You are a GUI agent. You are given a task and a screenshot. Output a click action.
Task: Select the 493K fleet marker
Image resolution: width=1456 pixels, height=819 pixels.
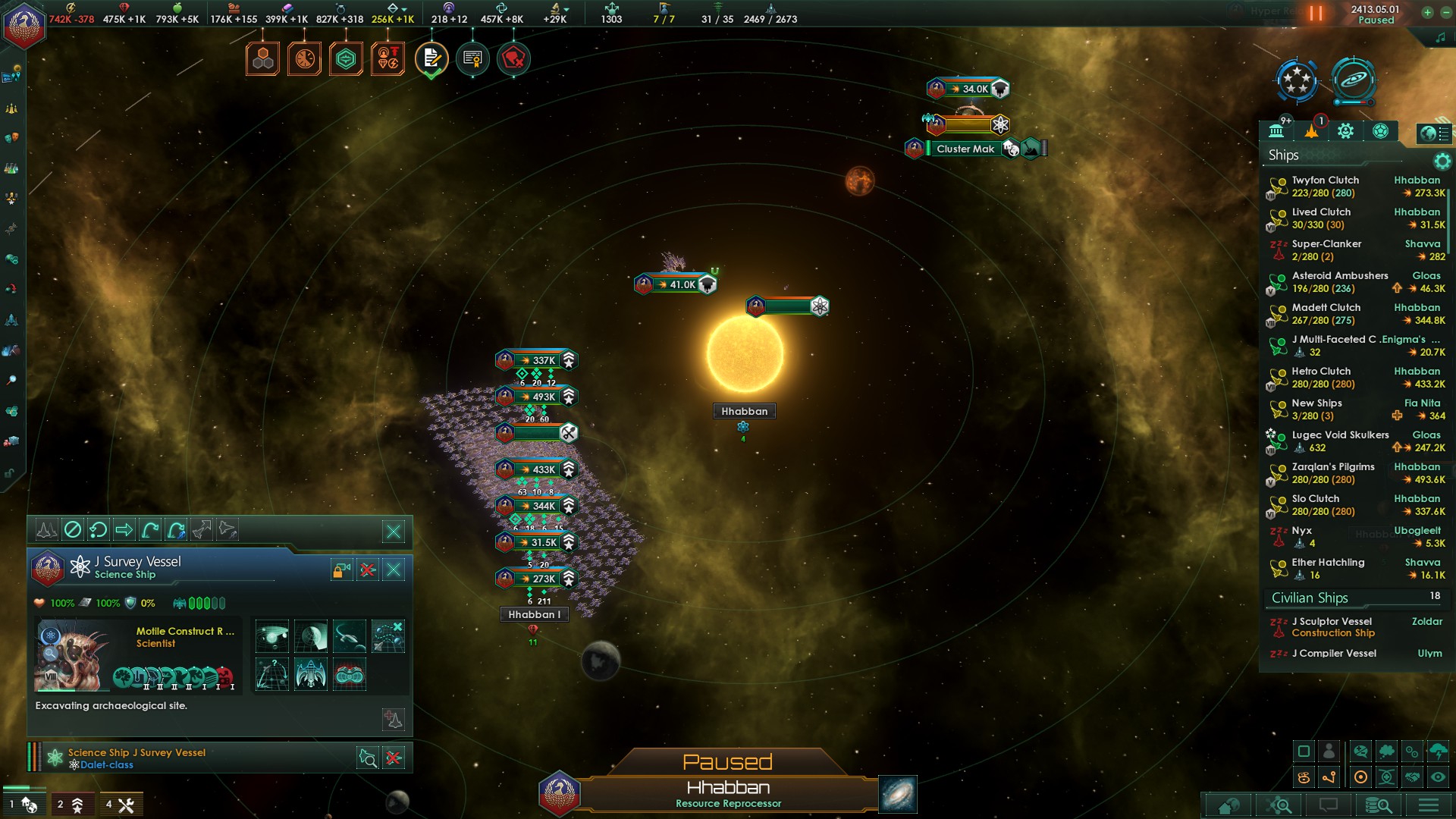click(x=537, y=397)
